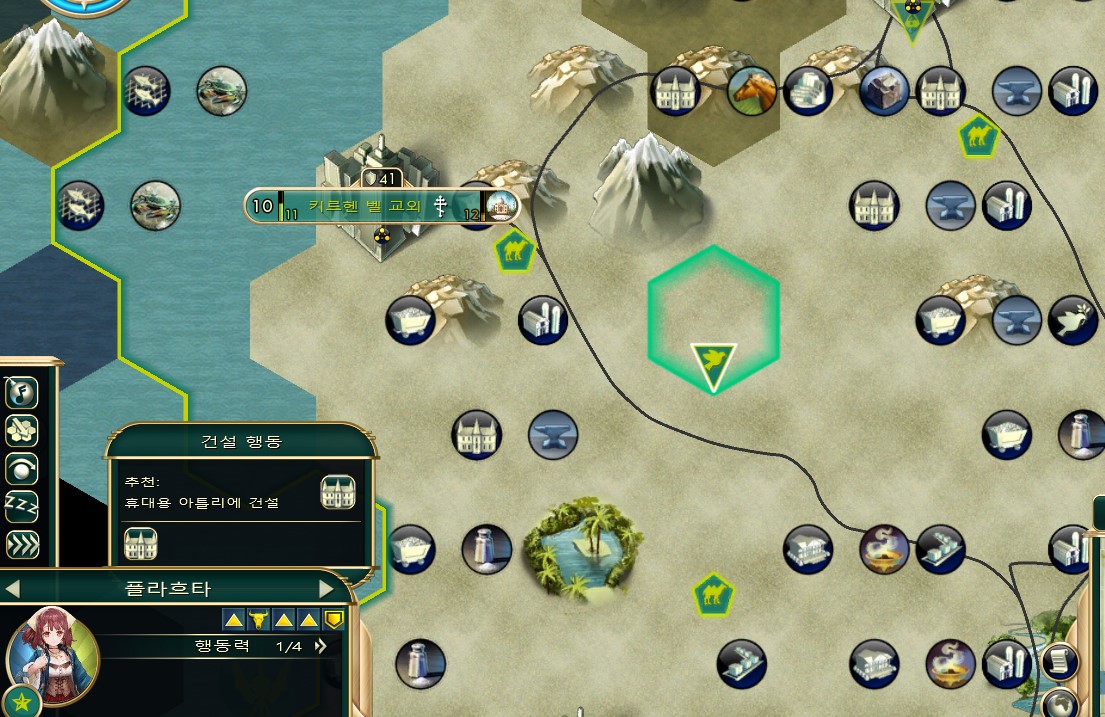Viewport: 1105px width, 717px height.
Task: Click the triple chevron action button
Action: pyautogui.click(x=21, y=544)
